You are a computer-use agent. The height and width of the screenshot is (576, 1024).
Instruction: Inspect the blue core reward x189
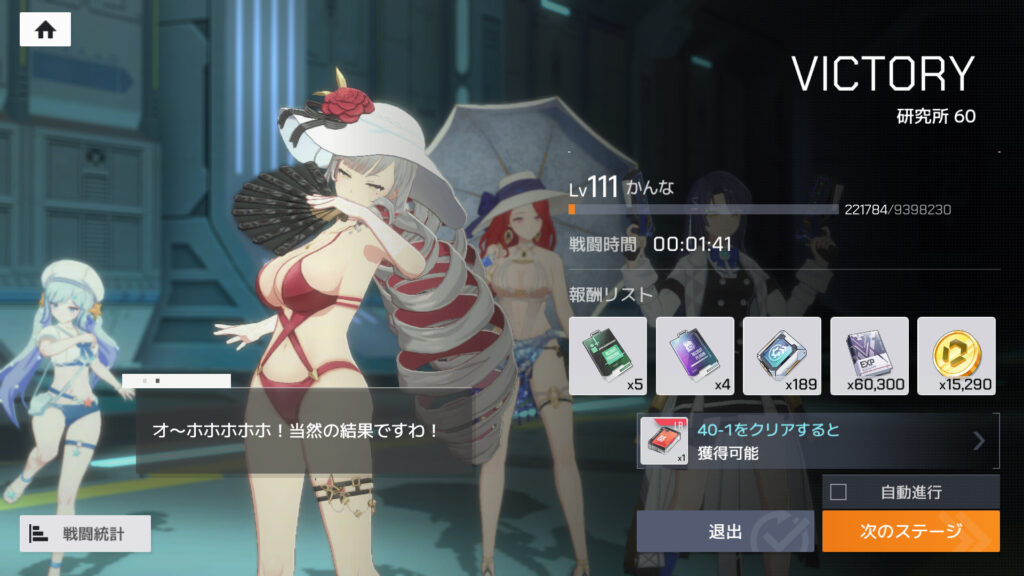point(782,355)
